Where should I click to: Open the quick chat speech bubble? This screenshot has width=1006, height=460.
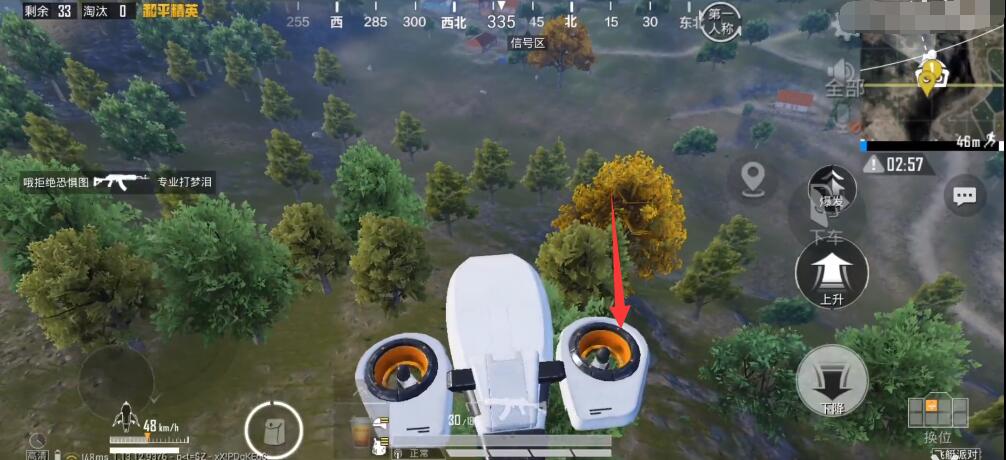(965, 196)
